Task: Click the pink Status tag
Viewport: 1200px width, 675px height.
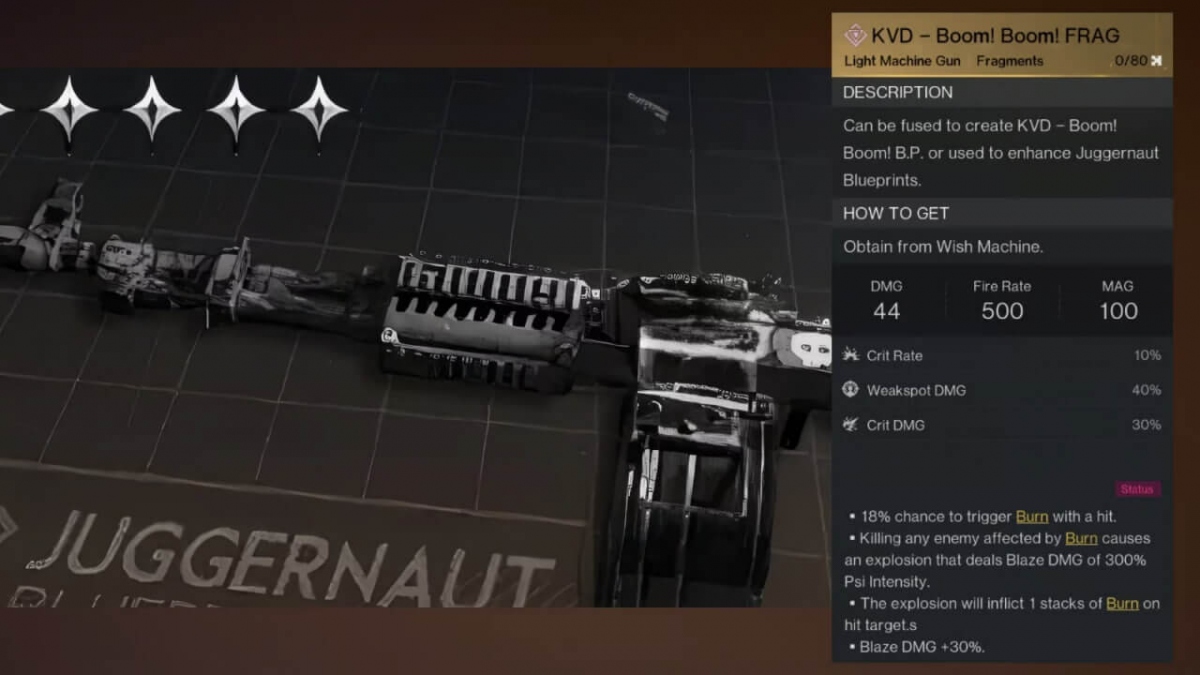Action: pyautogui.click(x=1138, y=489)
